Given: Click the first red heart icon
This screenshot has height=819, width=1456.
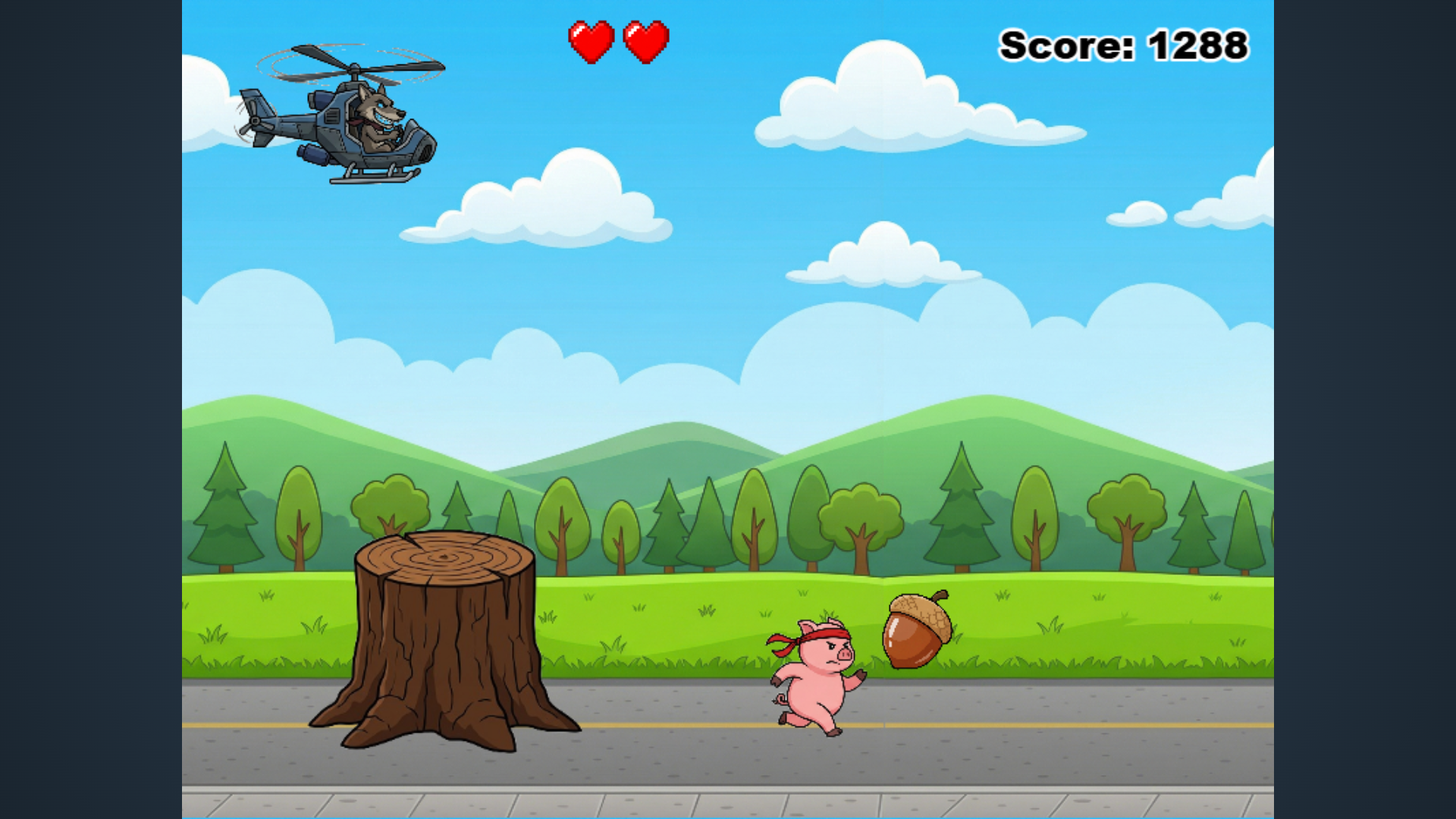Looking at the screenshot, I should coord(591,40).
